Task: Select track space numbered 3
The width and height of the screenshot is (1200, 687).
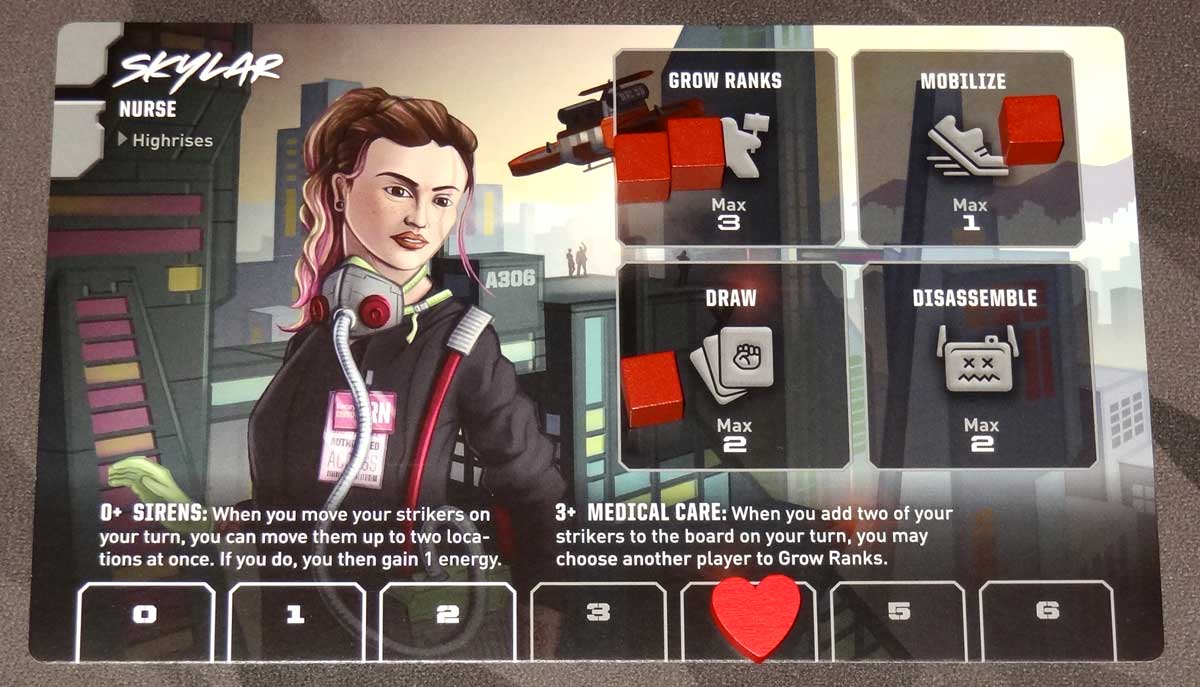Action: point(598,613)
